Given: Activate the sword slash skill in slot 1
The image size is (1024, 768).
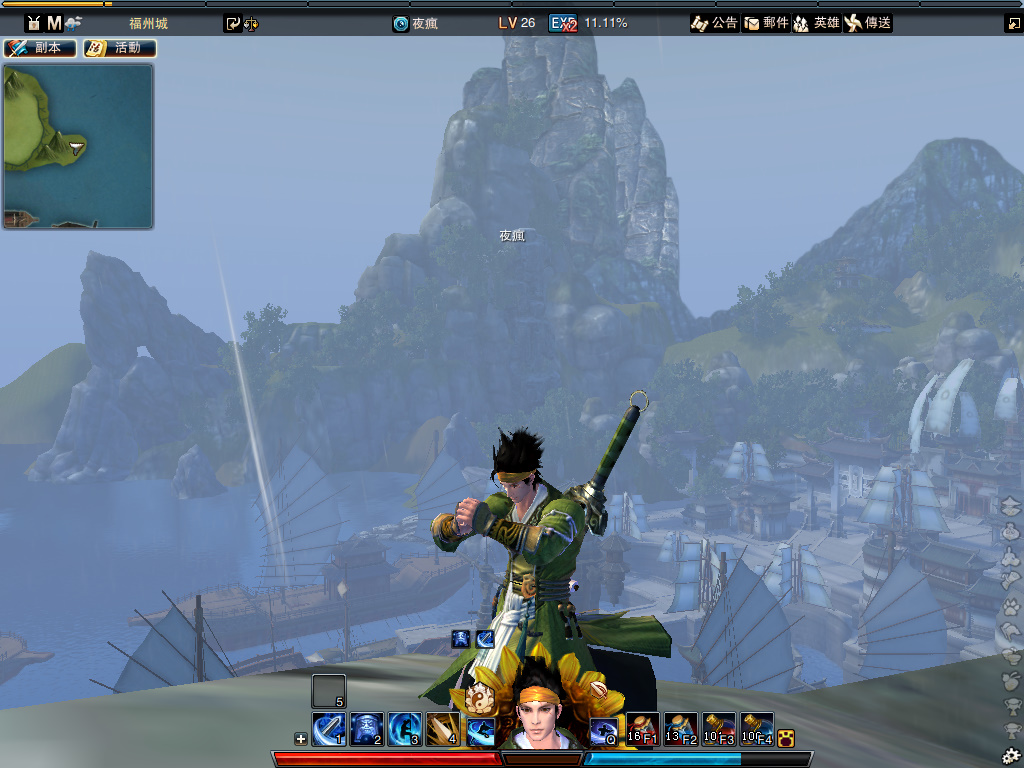Looking at the screenshot, I should pos(329,730).
